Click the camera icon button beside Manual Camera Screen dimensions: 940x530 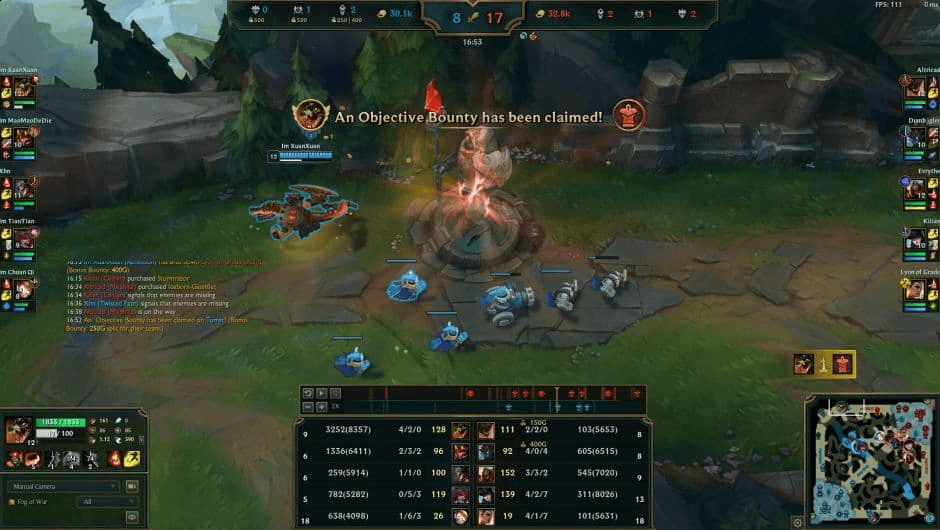tap(132, 486)
